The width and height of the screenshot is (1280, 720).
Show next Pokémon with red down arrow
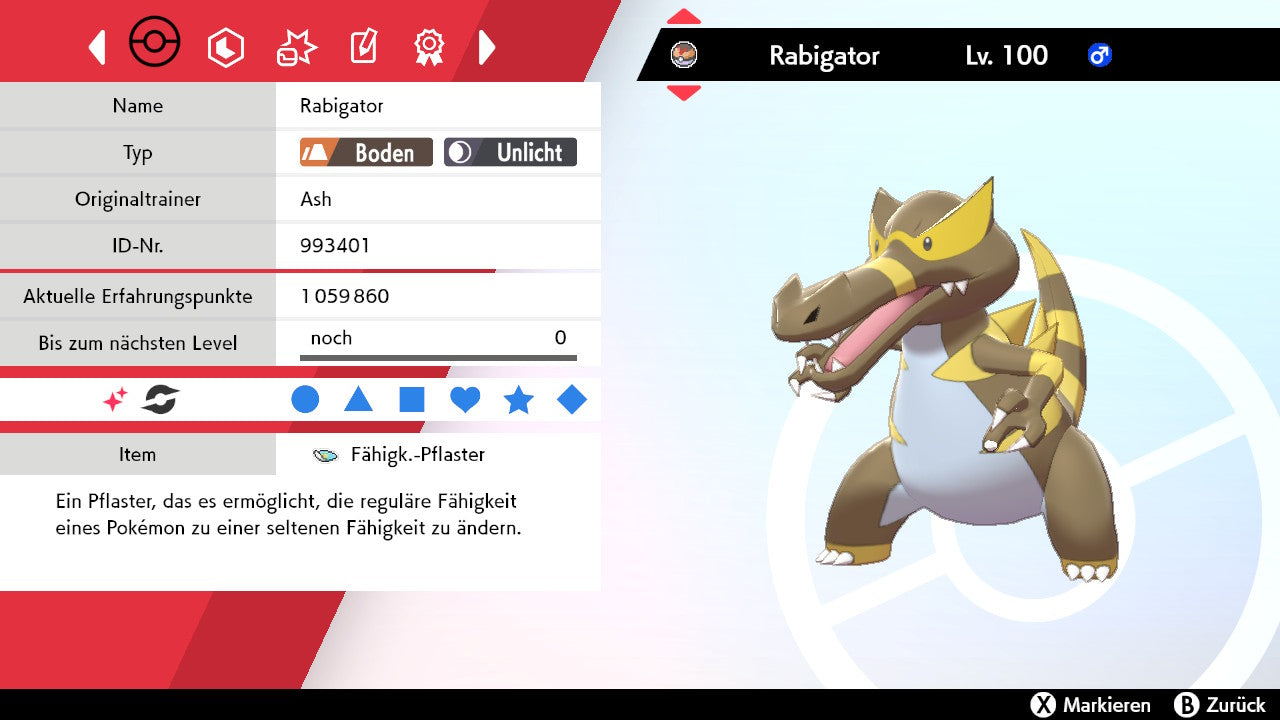[x=684, y=92]
